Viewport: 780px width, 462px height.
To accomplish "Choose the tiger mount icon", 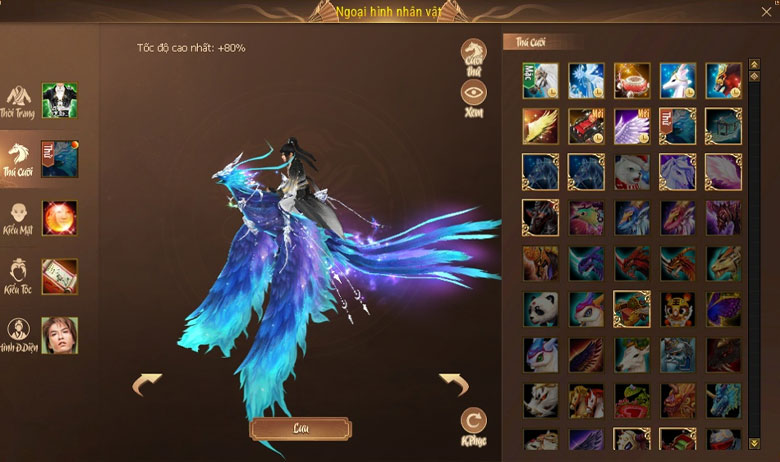I will click(x=678, y=309).
